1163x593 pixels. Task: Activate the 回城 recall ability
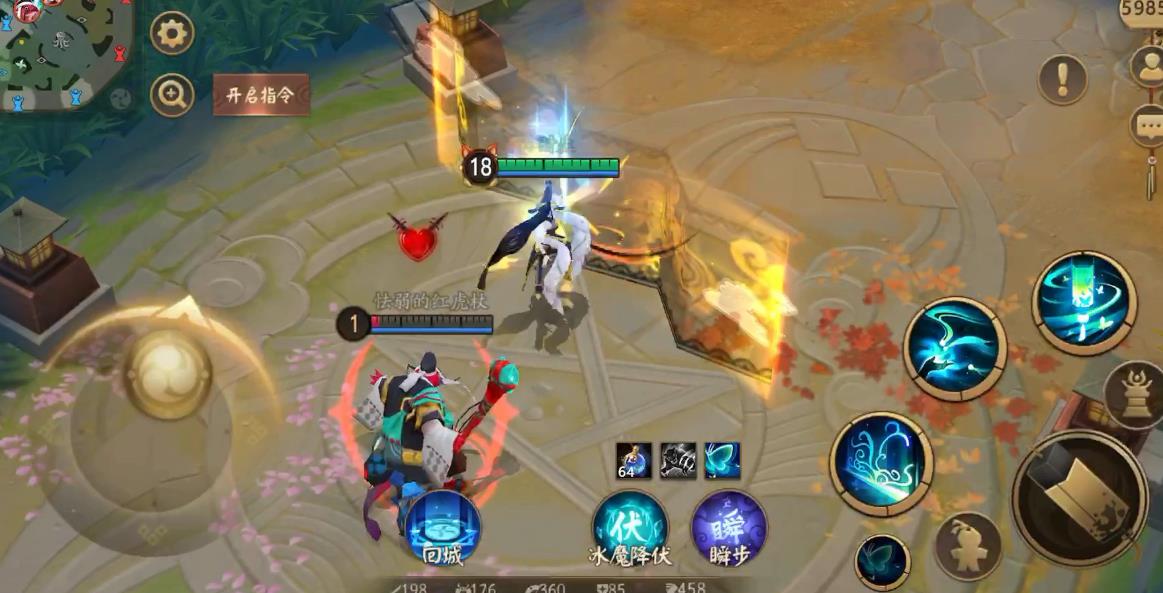point(443,528)
